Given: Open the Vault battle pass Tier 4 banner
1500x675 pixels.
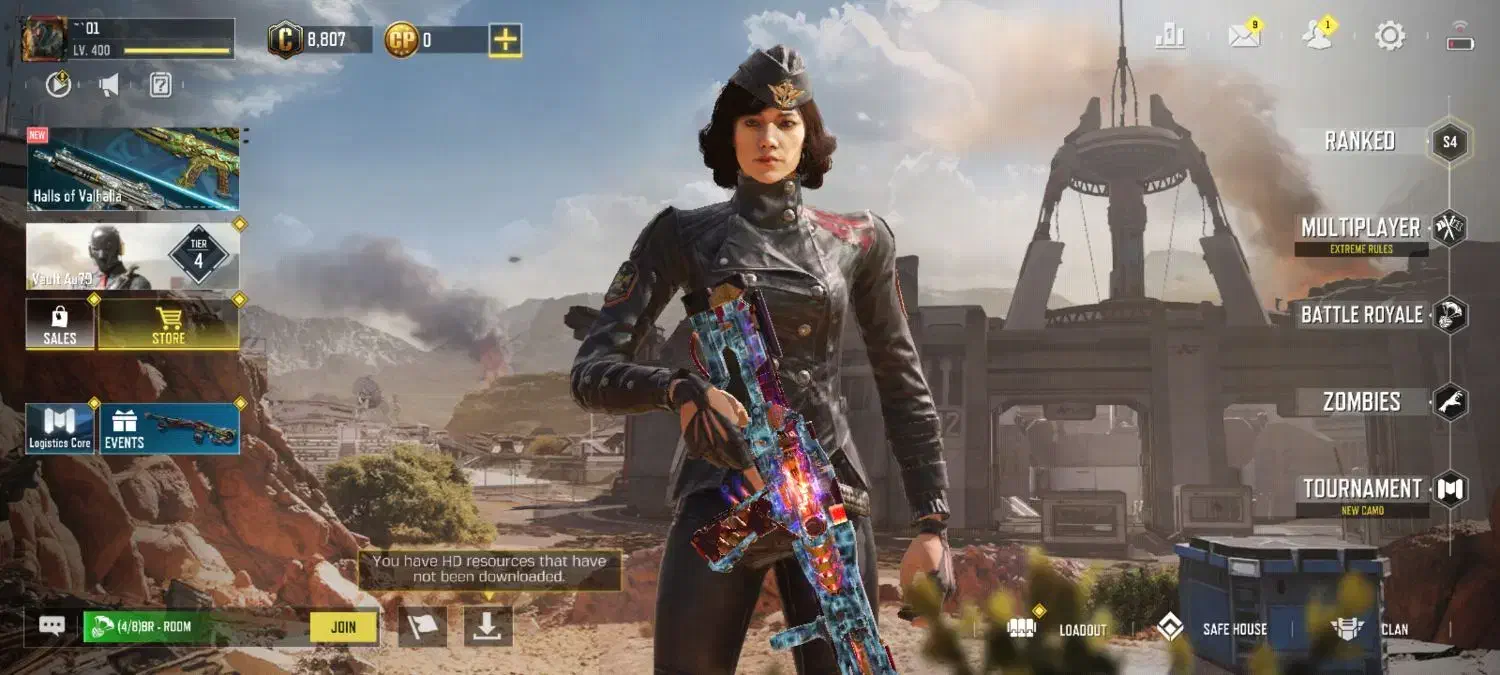Looking at the screenshot, I should (x=133, y=256).
